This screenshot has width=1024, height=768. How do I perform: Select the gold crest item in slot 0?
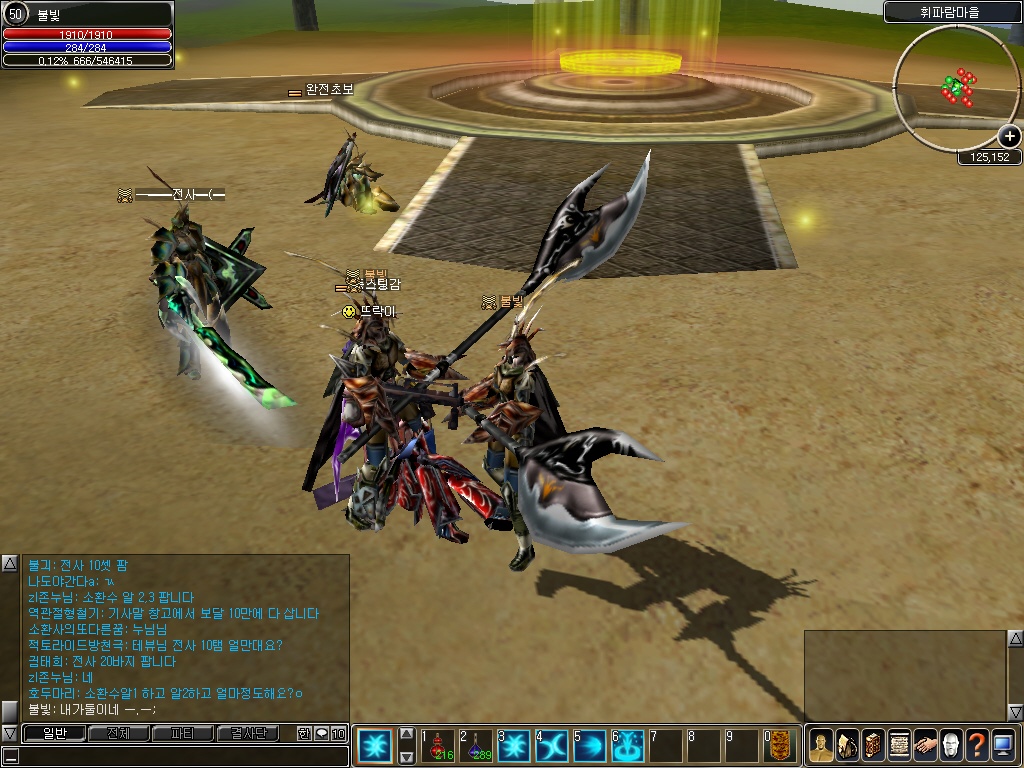(x=781, y=746)
